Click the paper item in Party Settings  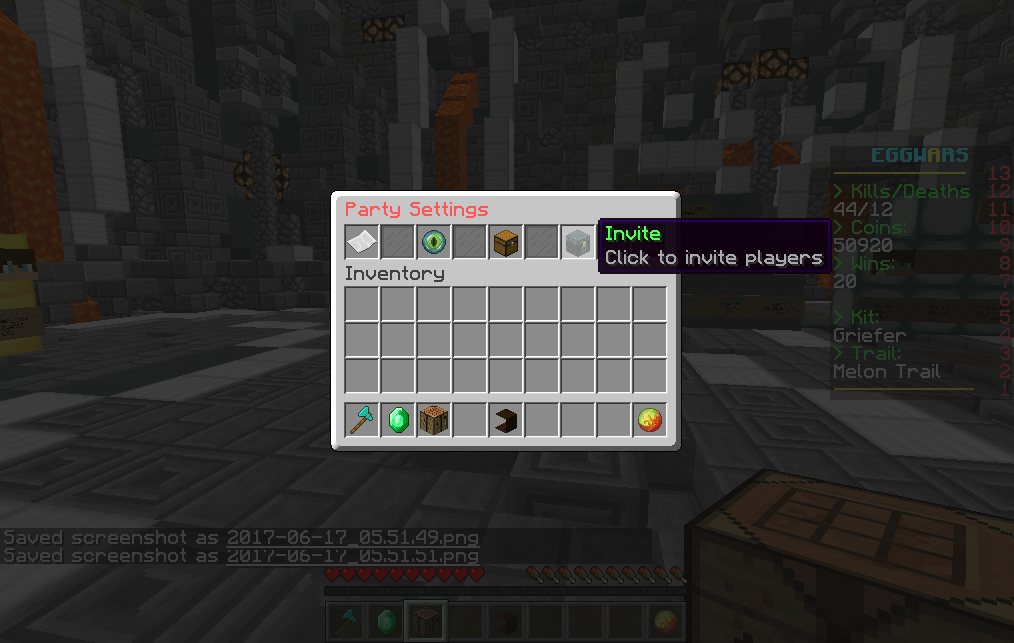[362, 243]
